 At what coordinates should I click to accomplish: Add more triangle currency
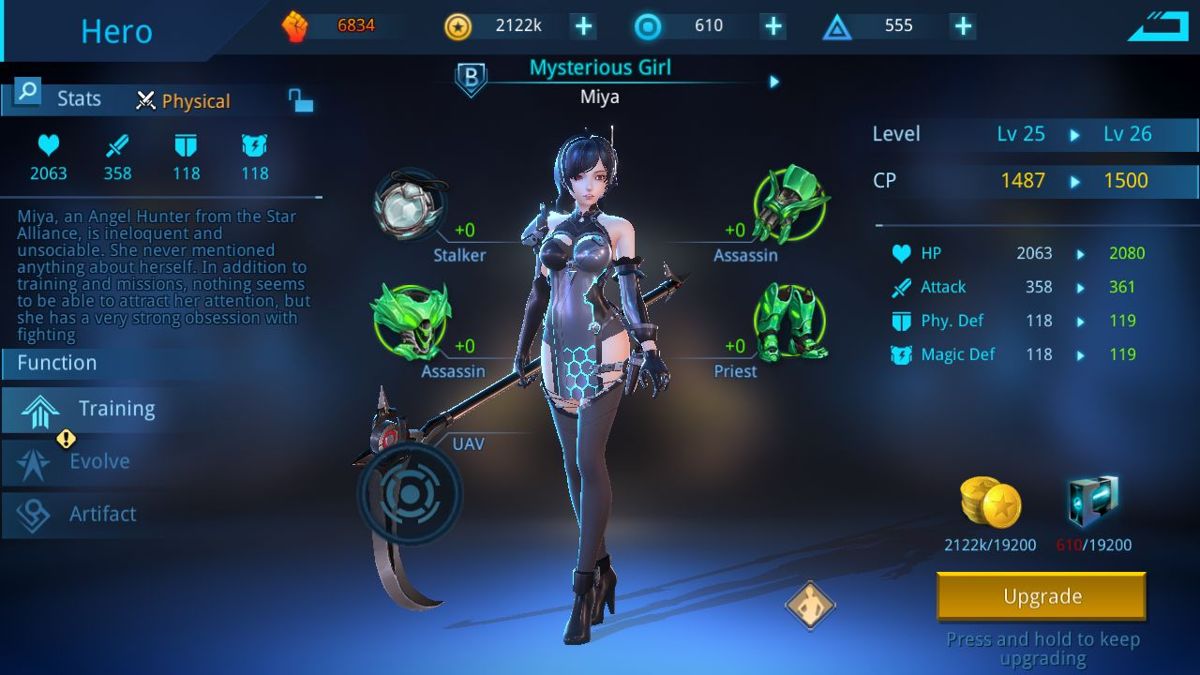(x=962, y=26)
